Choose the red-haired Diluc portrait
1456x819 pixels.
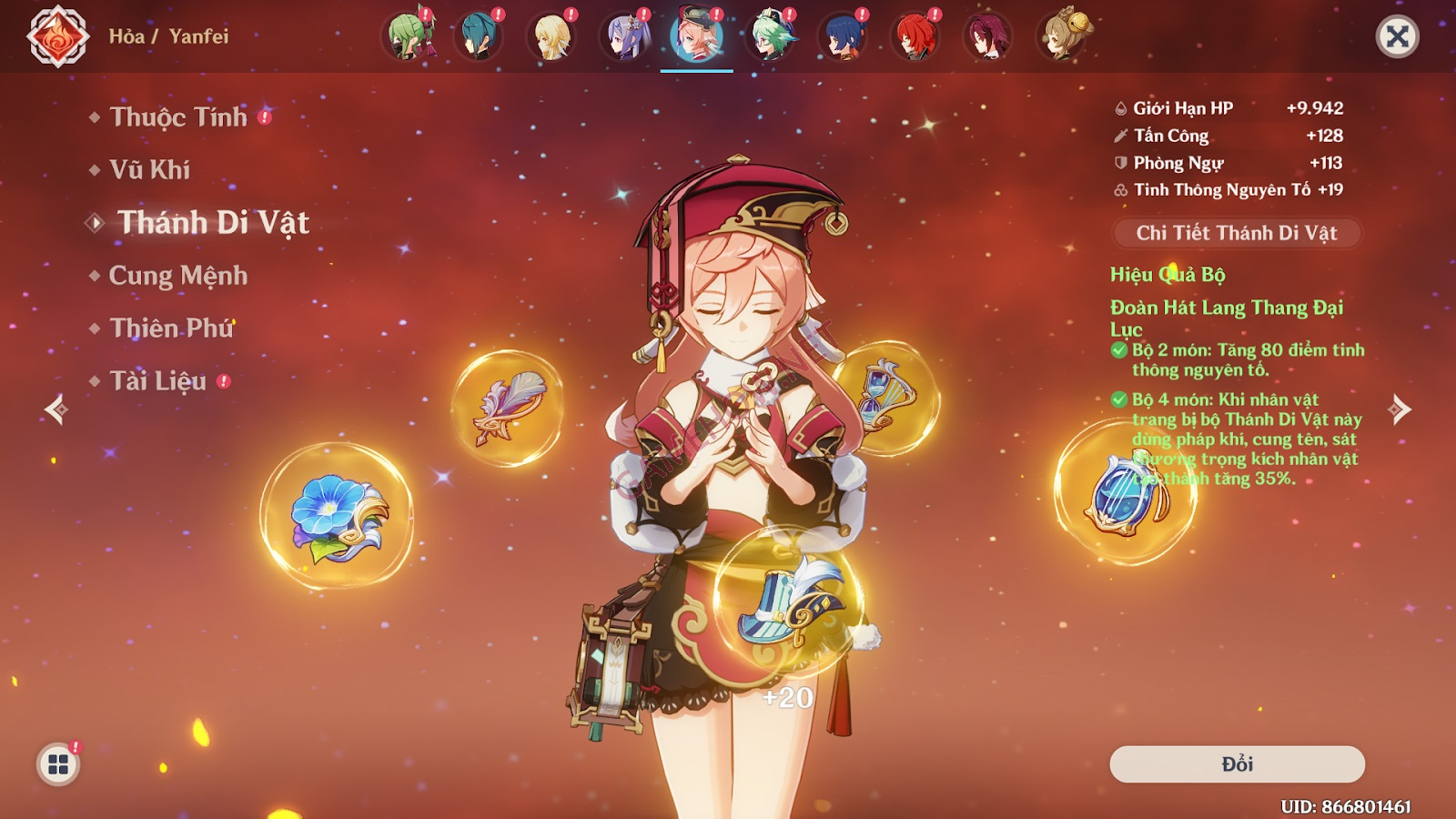[x=915, y=37]
